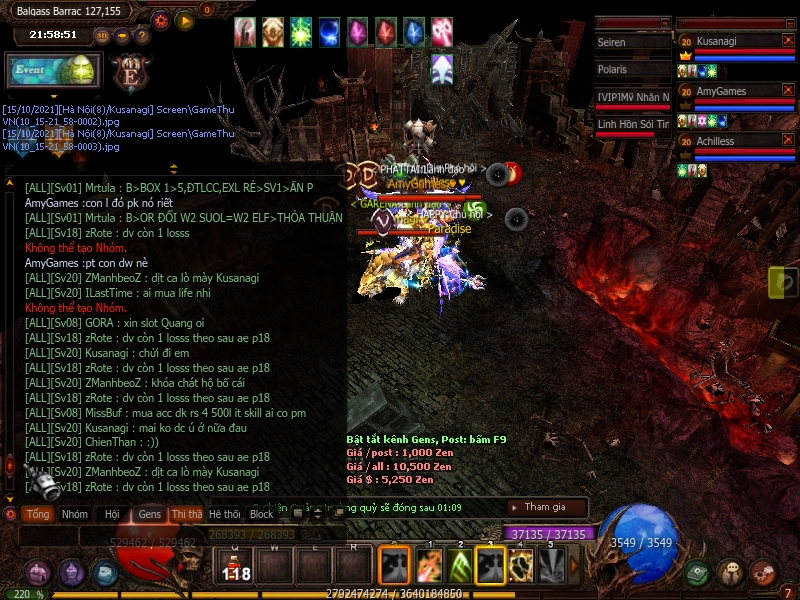Viewport: 800px width, 600px height.
Task: Activate the green blade skill in slot 2
Action: tap(459, 566)
